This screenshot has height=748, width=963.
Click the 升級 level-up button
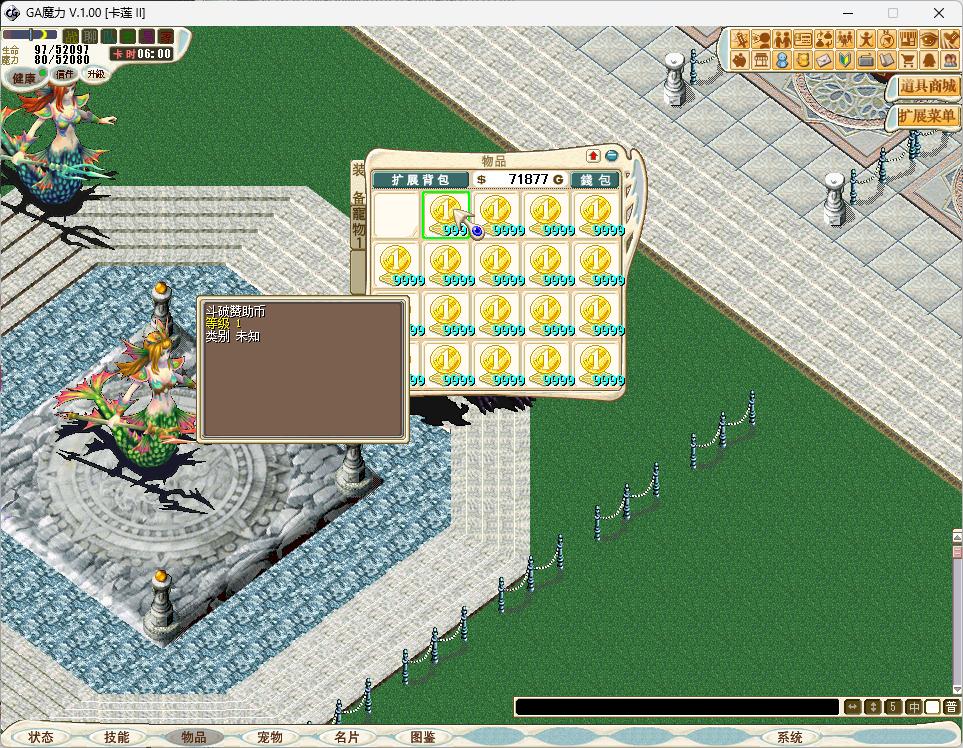pos(95,74)
